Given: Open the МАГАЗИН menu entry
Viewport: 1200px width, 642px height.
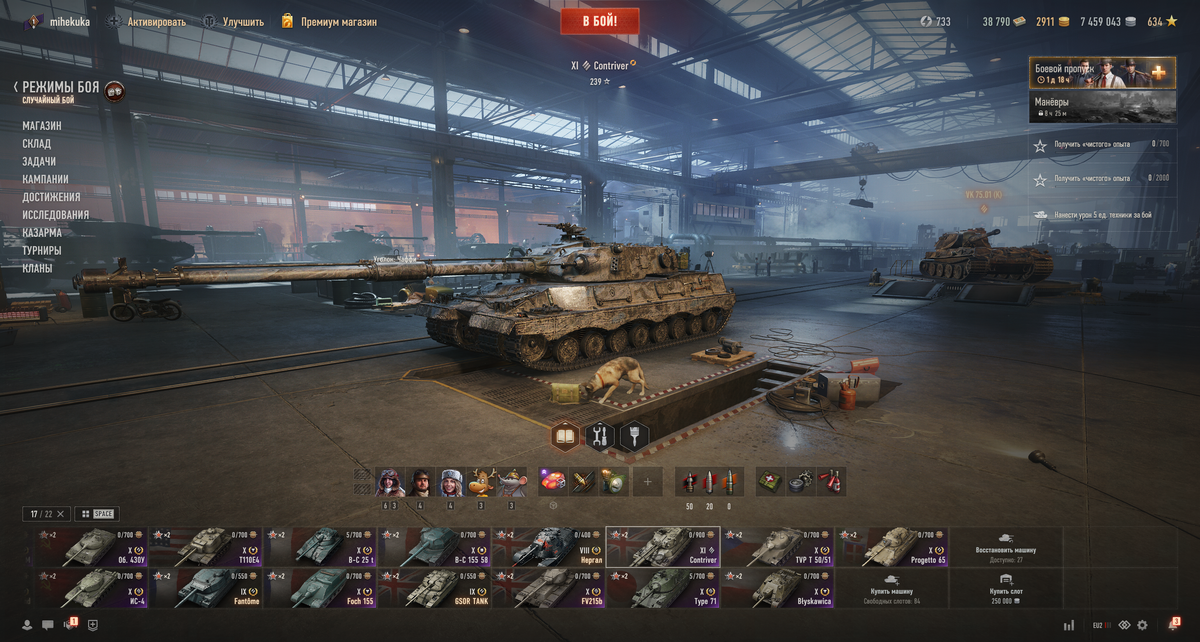Looking at the screenshot, I should click(42, 126).
